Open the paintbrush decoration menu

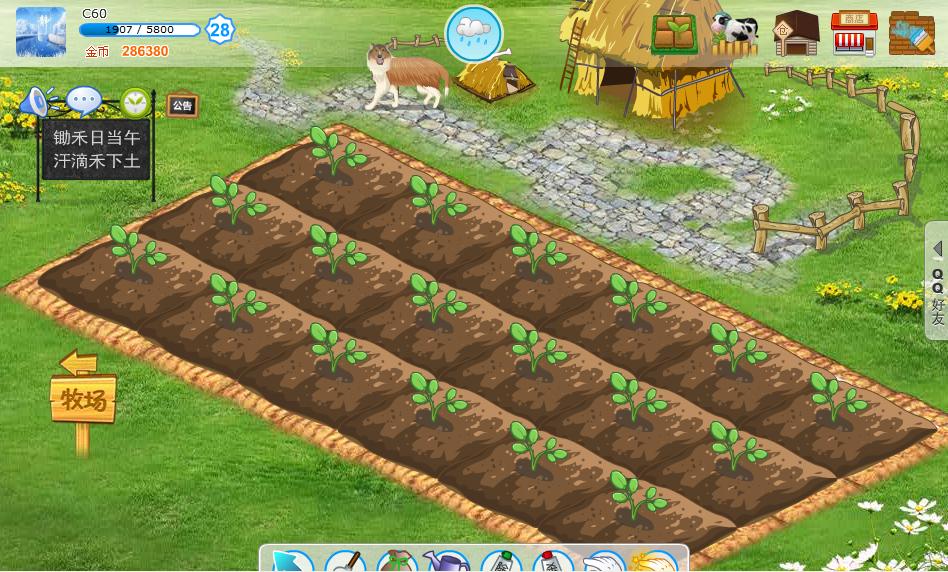tap(911, 34)
